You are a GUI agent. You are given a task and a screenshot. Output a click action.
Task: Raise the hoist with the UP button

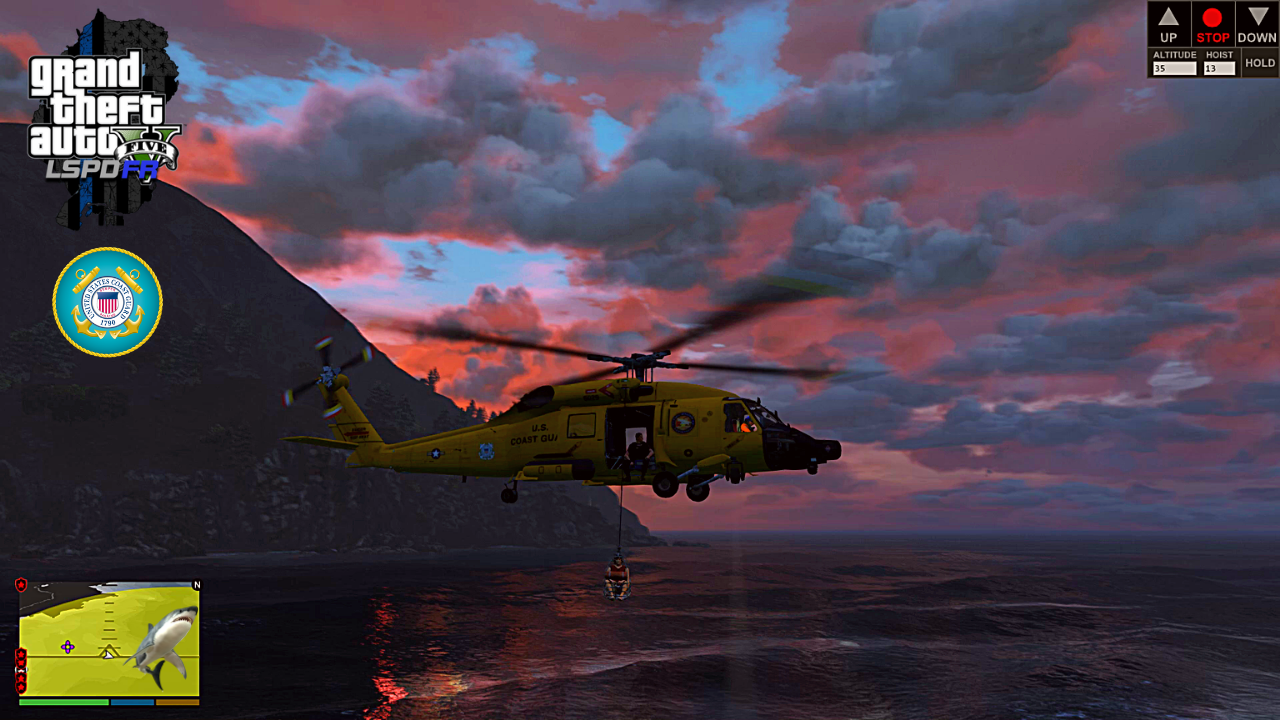[1169, 24]
